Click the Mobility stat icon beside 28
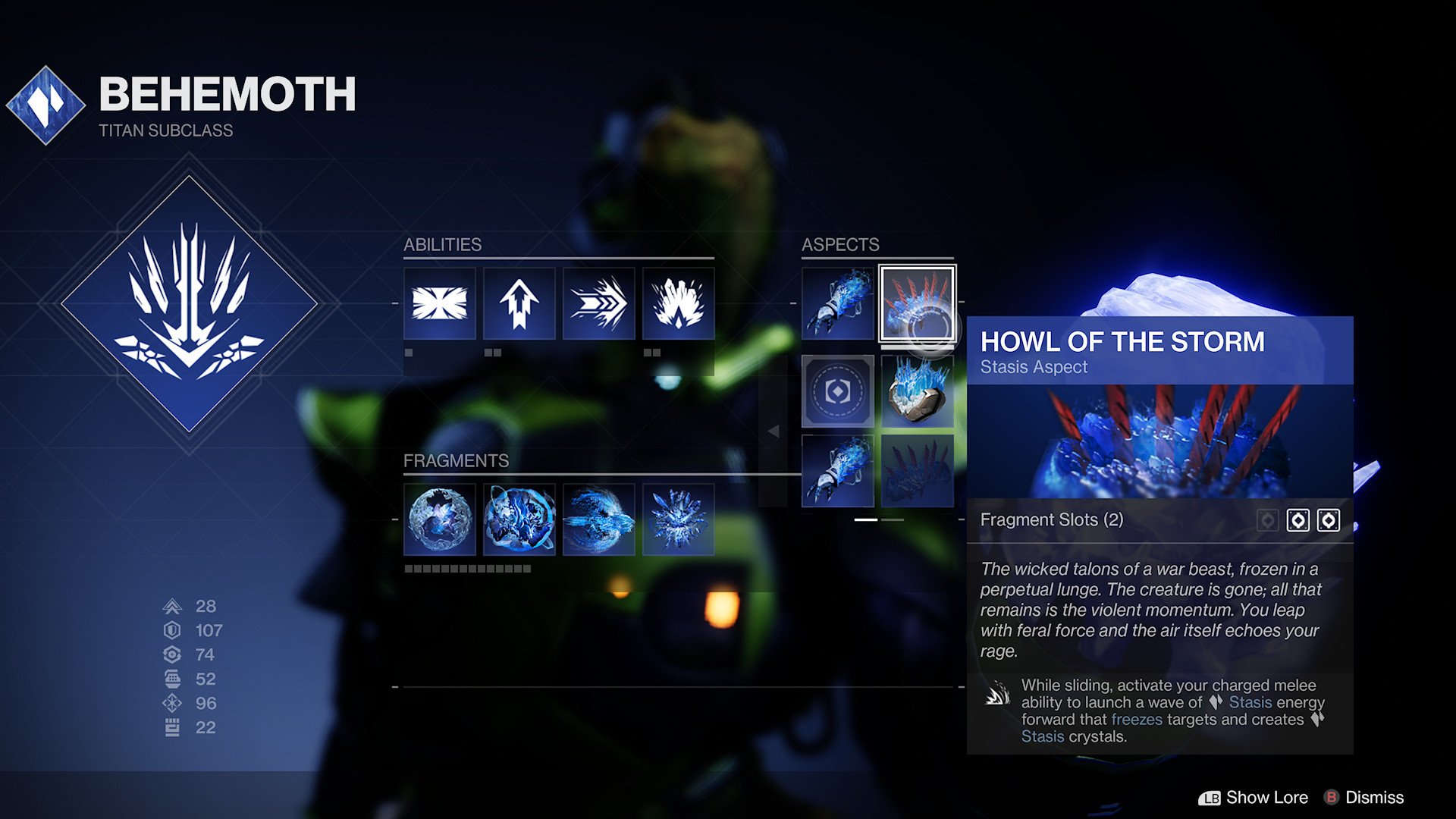The height and width of the screenshot is (819, 1456). click(173, 607)
